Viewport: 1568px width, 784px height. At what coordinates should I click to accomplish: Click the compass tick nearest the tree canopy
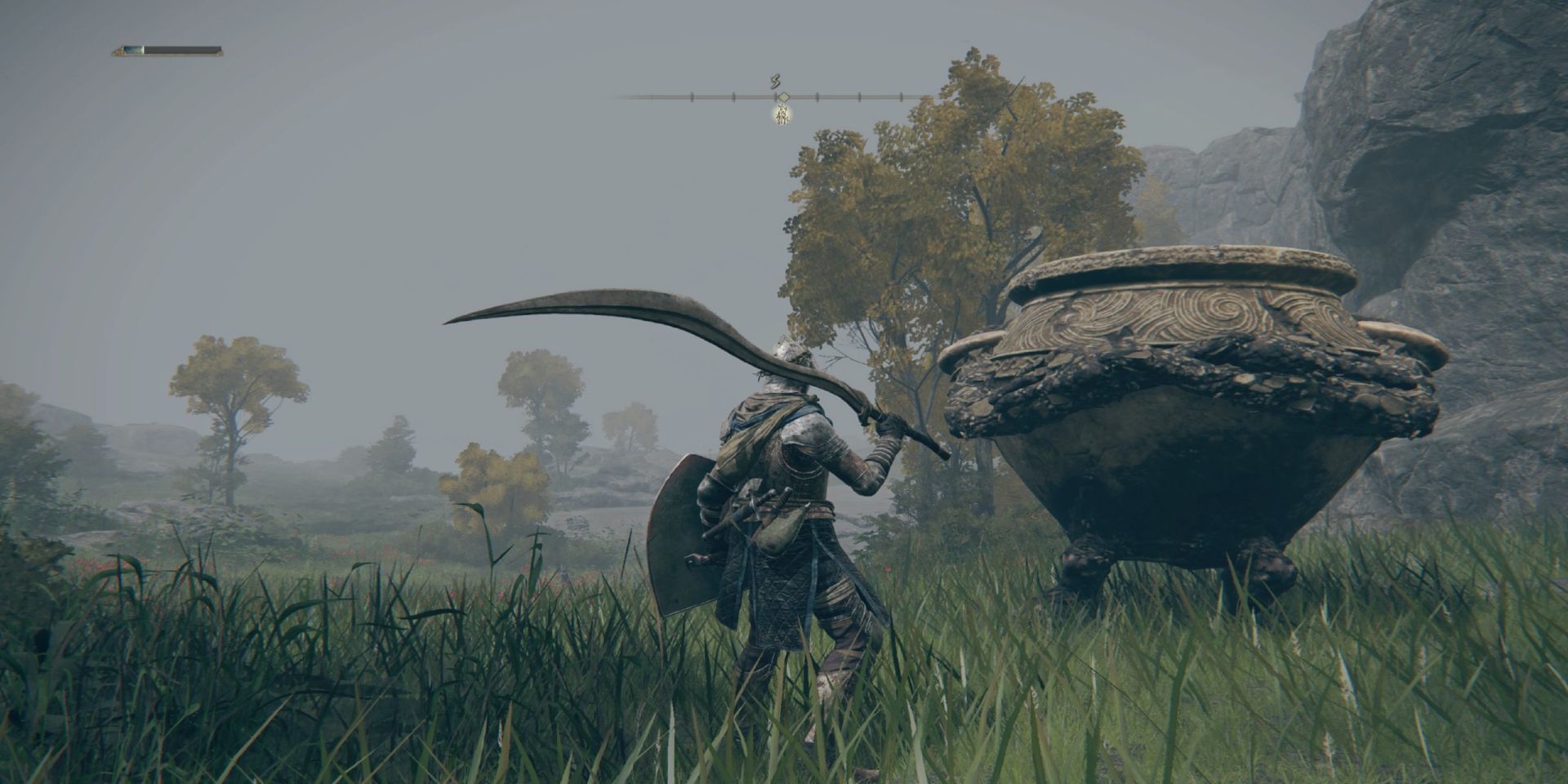[x=901, y=97]
